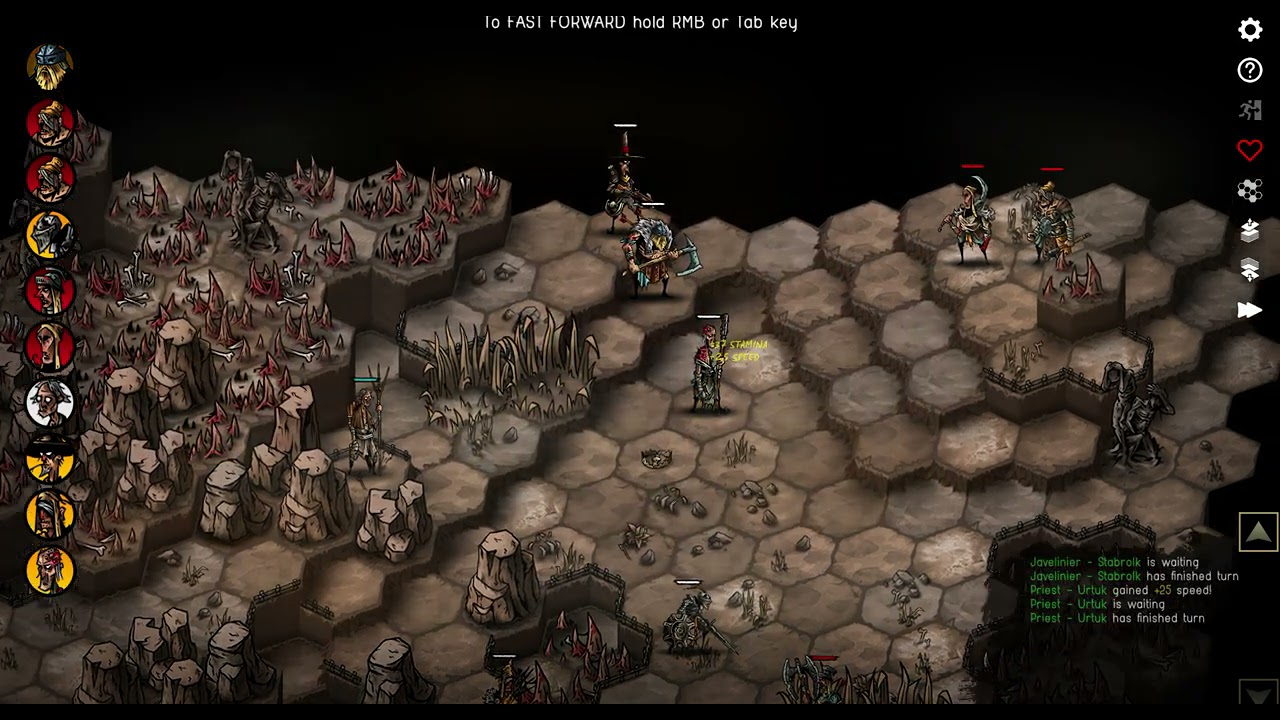Open the gear settings menu
Image resolution: width=1280 pixels, height=720 pixels.
[x=1250, y=30]
